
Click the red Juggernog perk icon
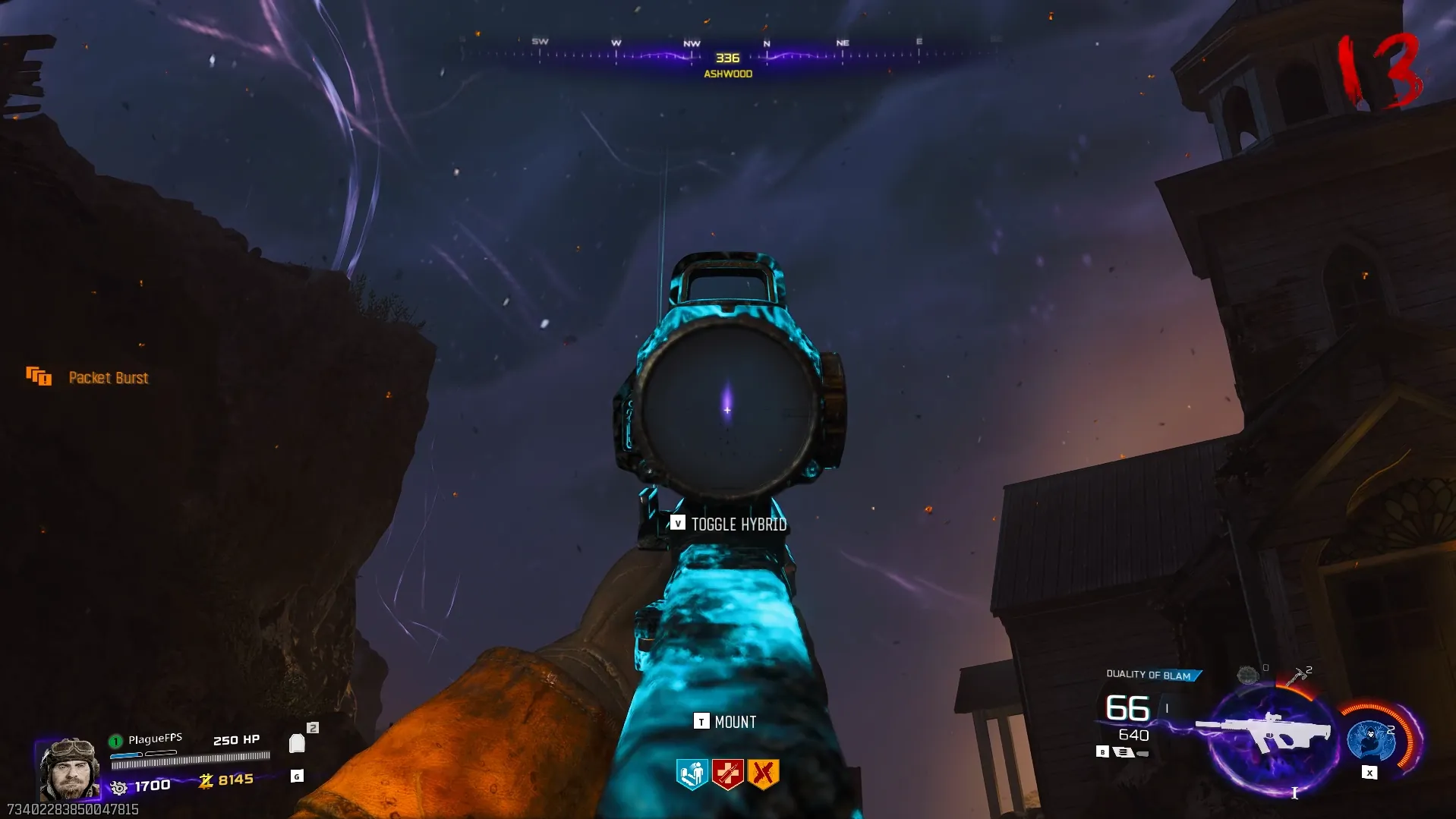point(727,774)
